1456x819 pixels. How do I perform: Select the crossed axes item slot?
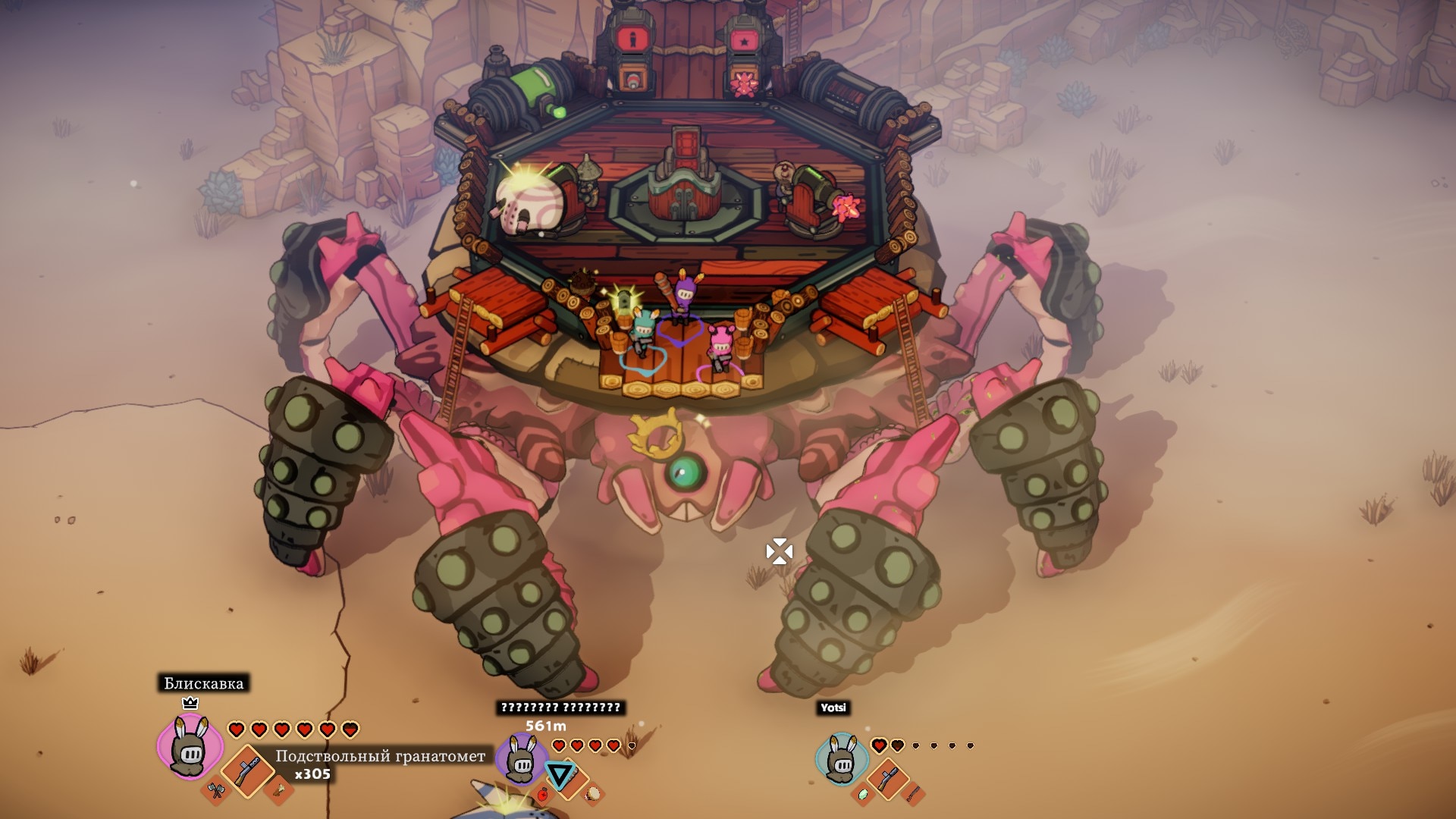pyautogui.click(x=216, y=791)
